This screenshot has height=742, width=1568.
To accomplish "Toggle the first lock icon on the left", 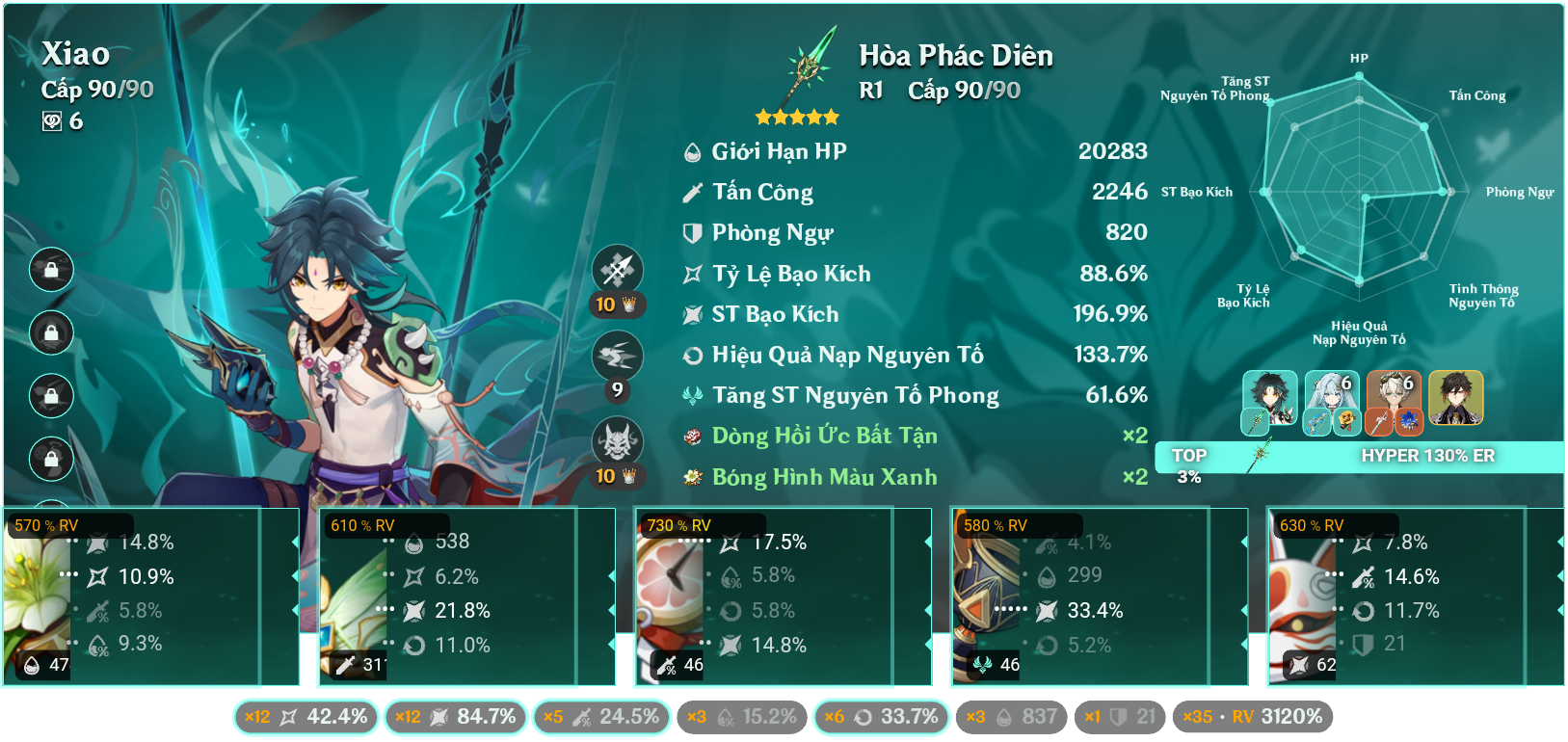I will click(50, 271).
